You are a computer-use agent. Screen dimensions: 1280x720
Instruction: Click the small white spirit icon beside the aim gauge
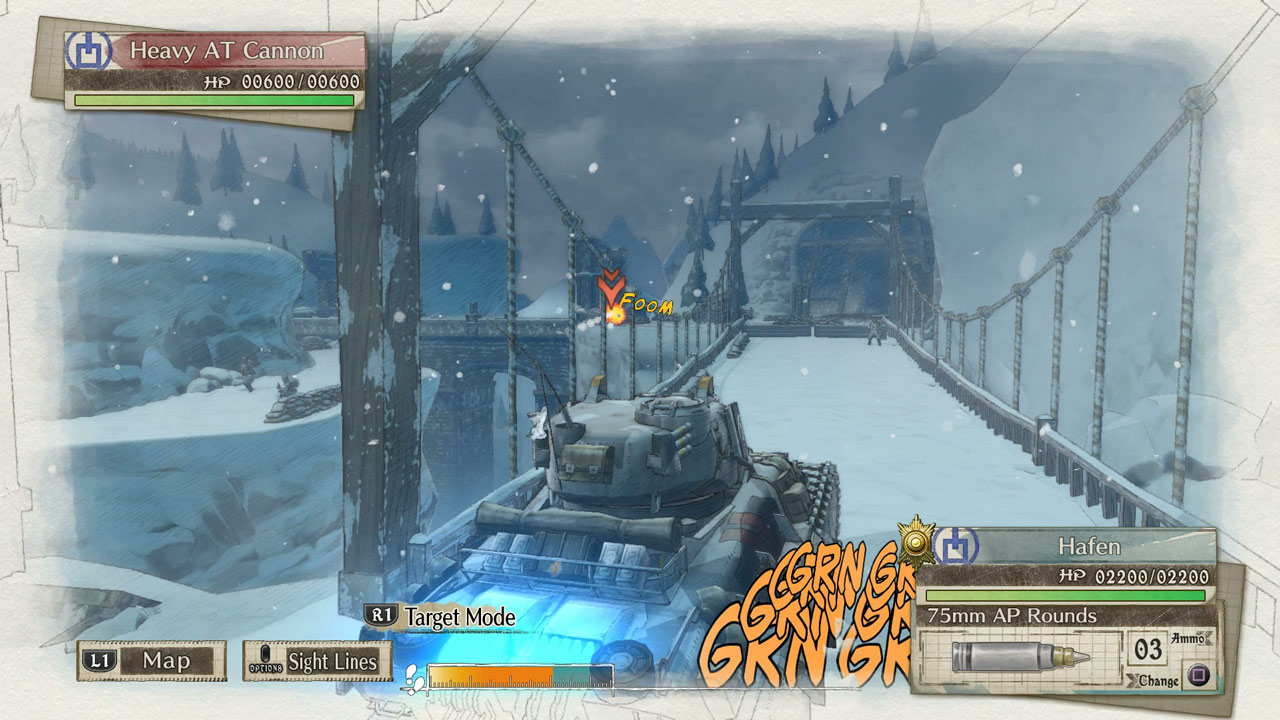[x=413, y=674]
